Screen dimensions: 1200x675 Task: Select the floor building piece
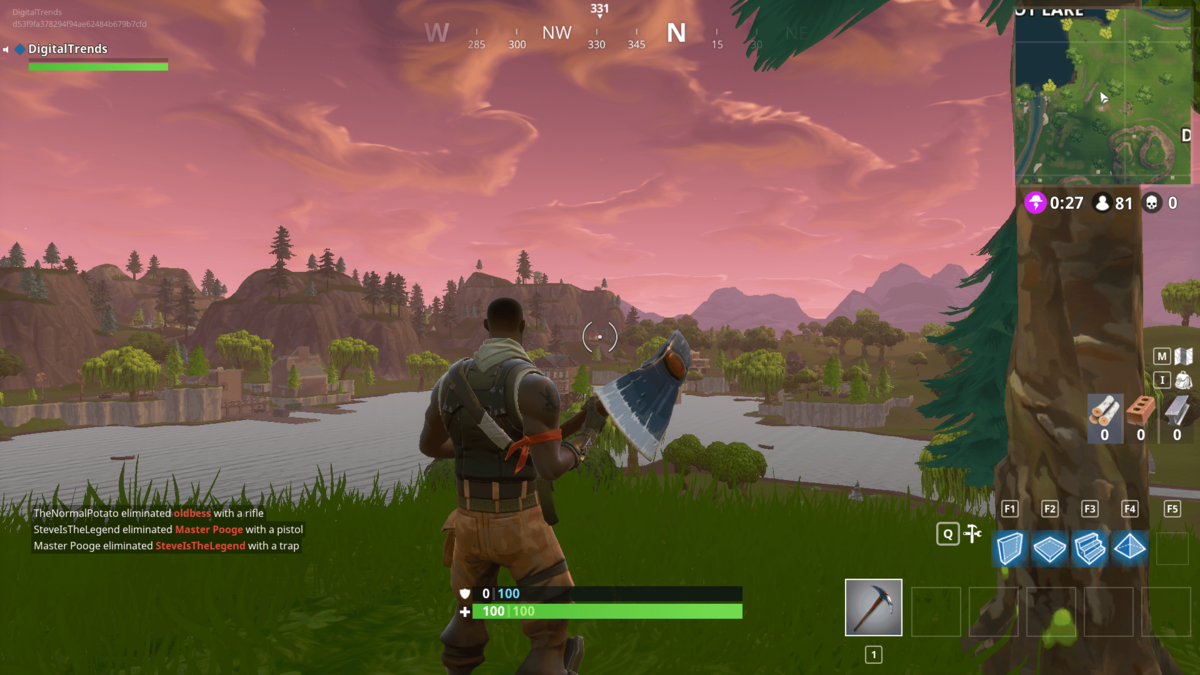point(1050,549)
